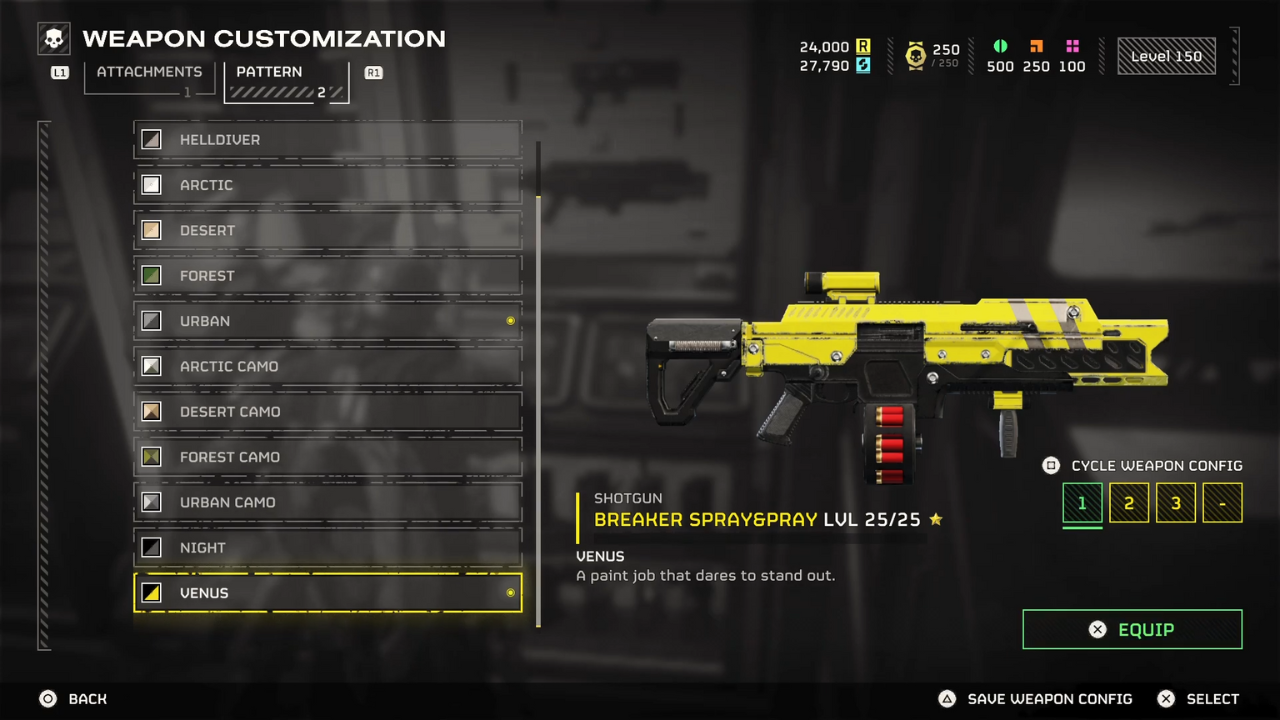Viewport: 1280px width, 720px height.
Task: Select Desert Camo from the list
Action: coord(328,412)
